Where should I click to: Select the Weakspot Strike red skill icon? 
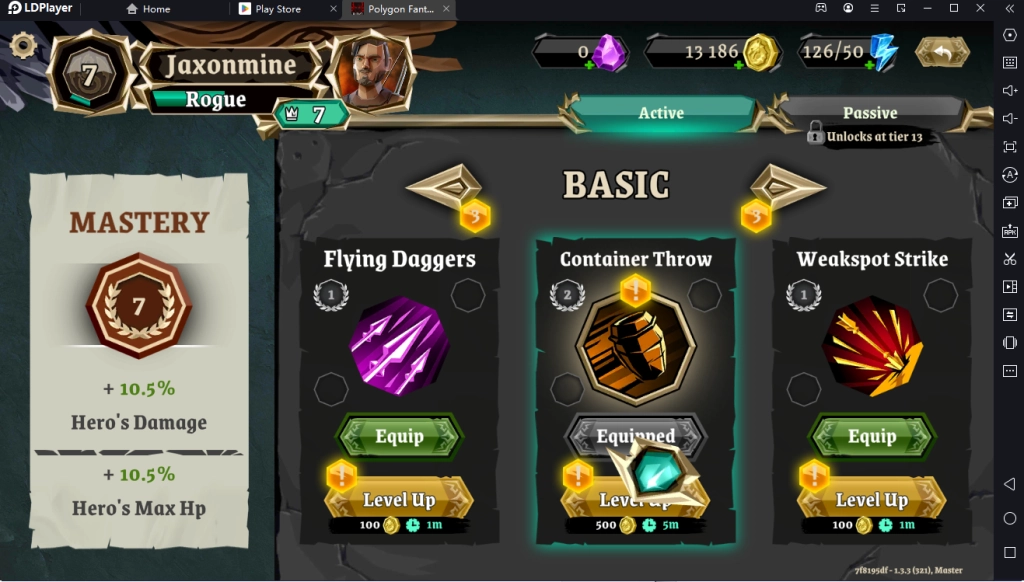coord(872,345)
